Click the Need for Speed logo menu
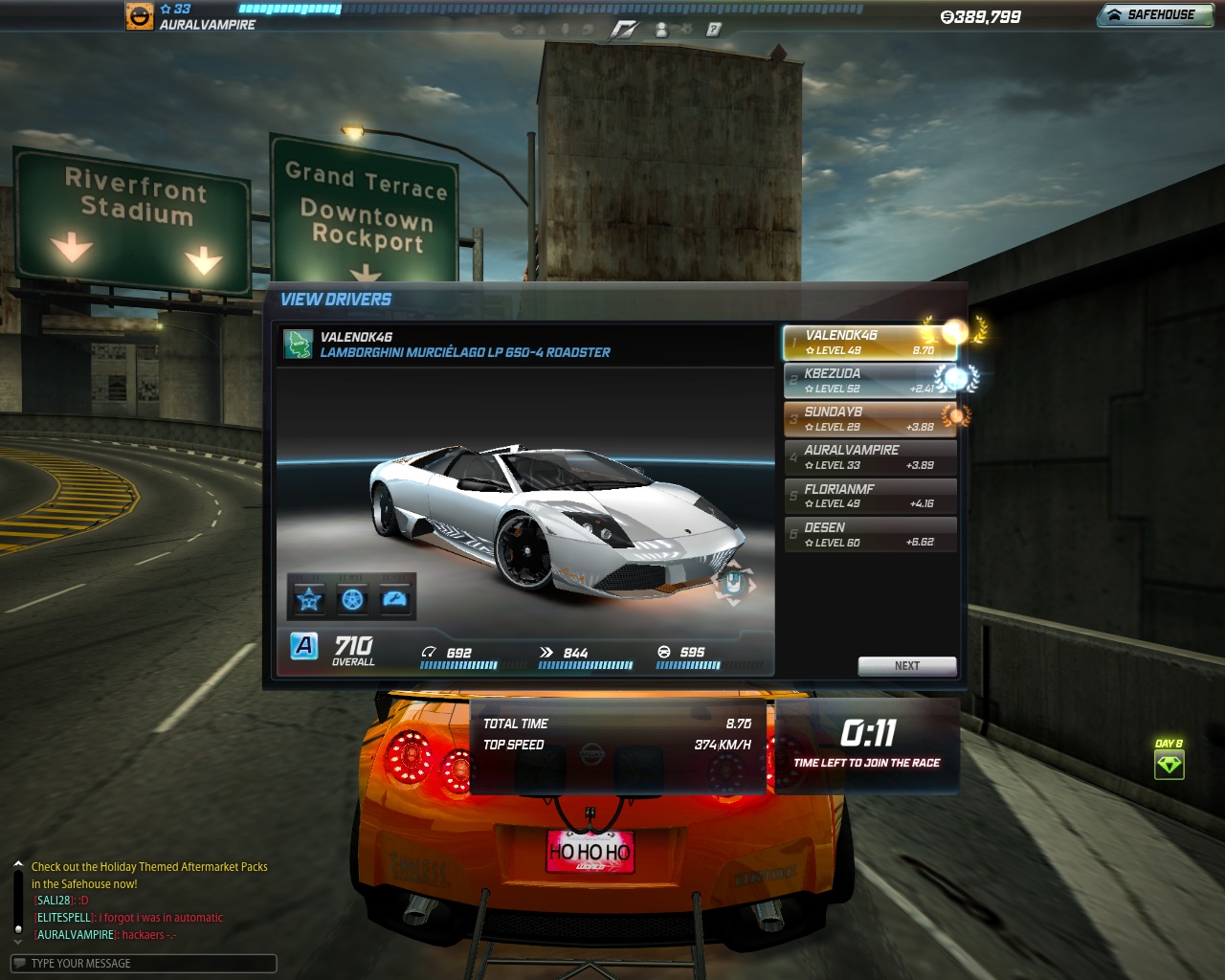 (x=624, y=30)
